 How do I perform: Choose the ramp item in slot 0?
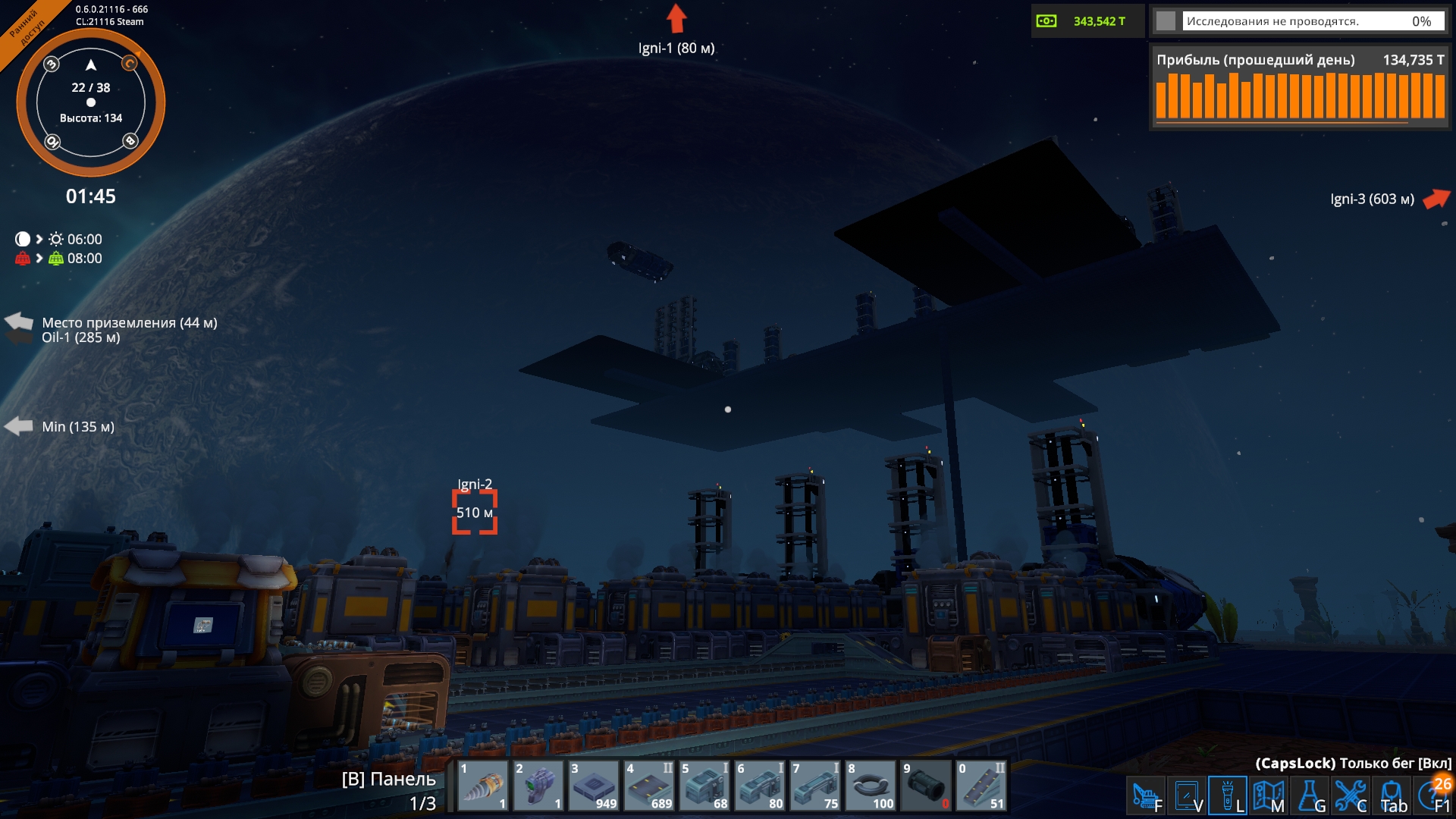[981, 786]
